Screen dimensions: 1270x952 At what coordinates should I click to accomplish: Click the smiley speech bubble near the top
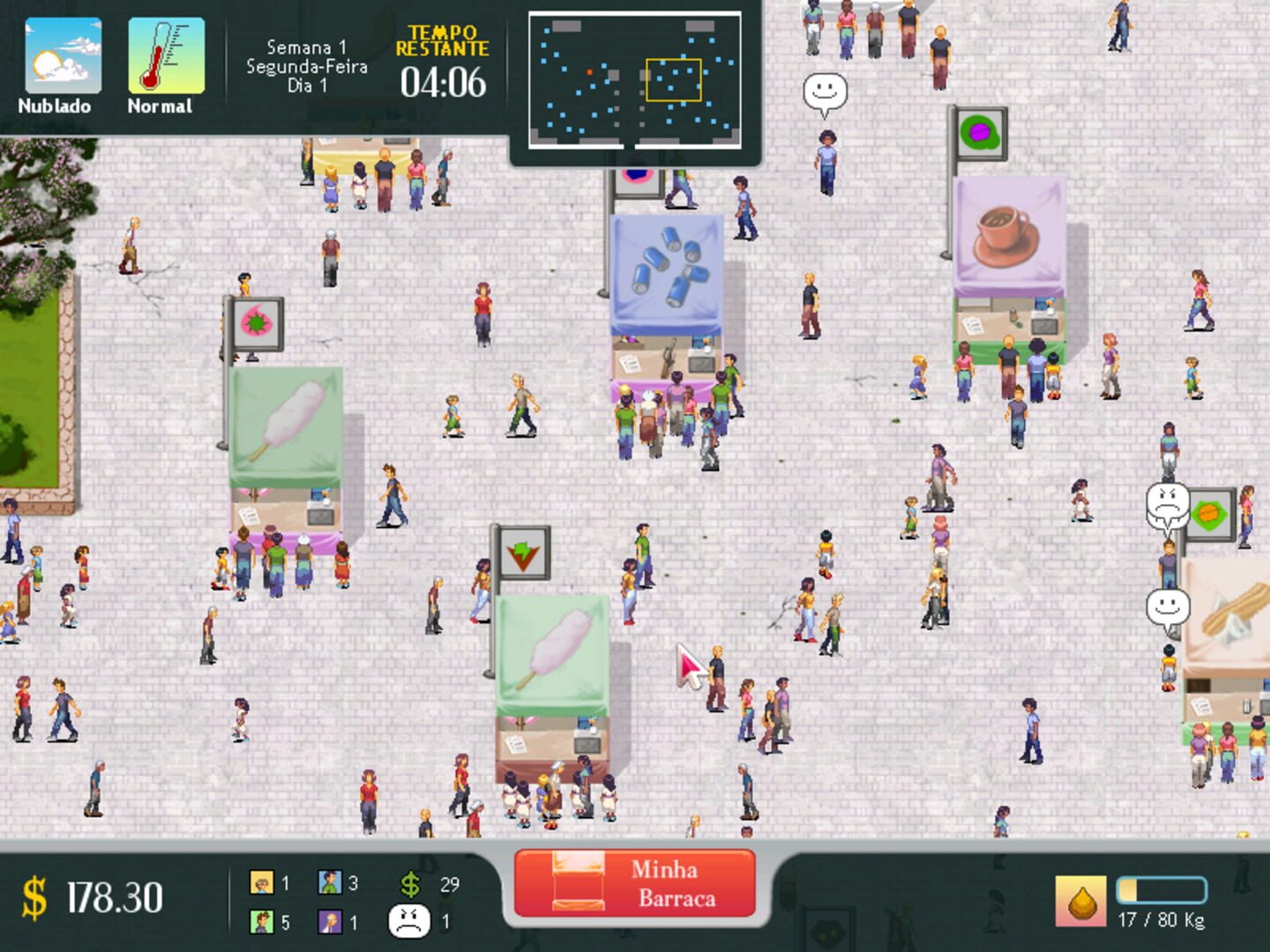[x=825, y=92]
